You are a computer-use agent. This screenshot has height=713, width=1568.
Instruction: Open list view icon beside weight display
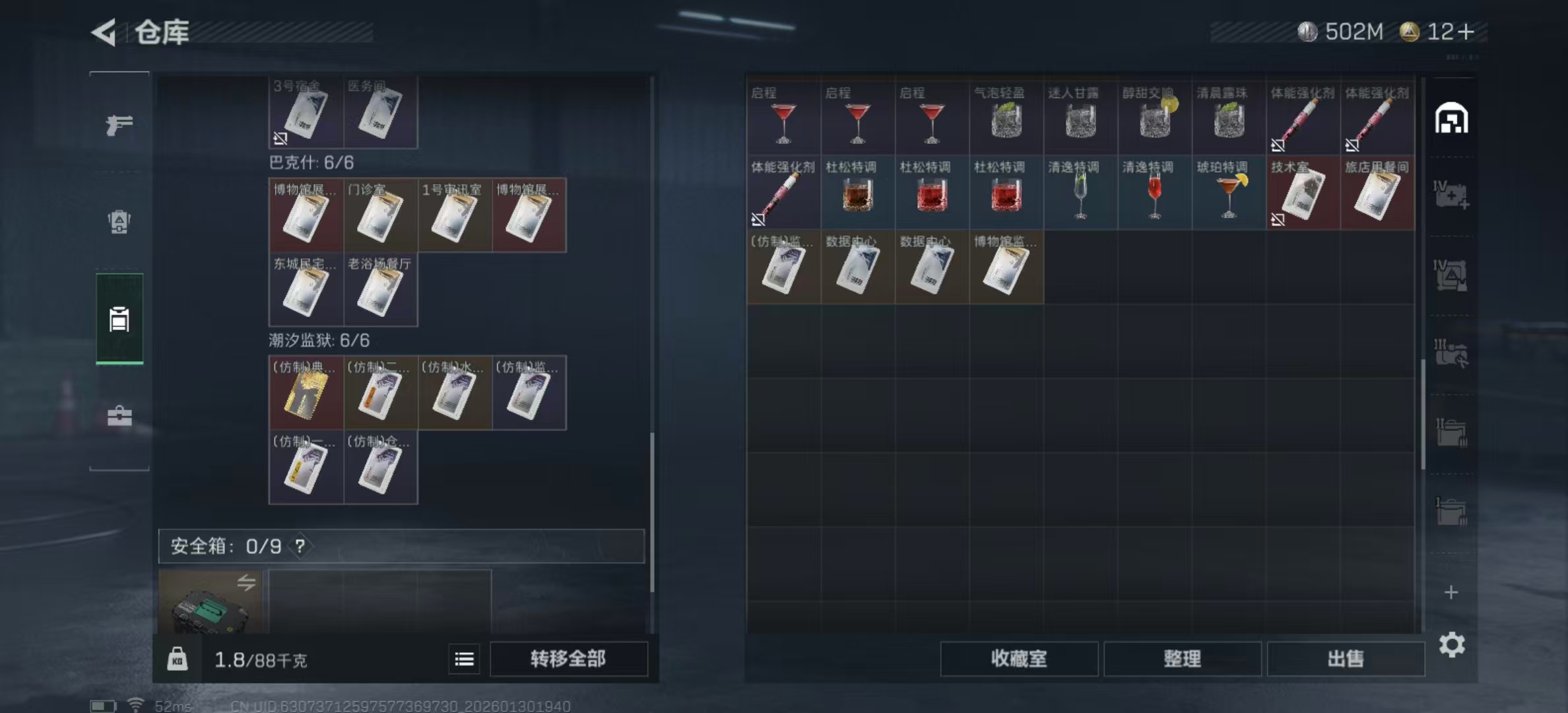click(464, 659)
